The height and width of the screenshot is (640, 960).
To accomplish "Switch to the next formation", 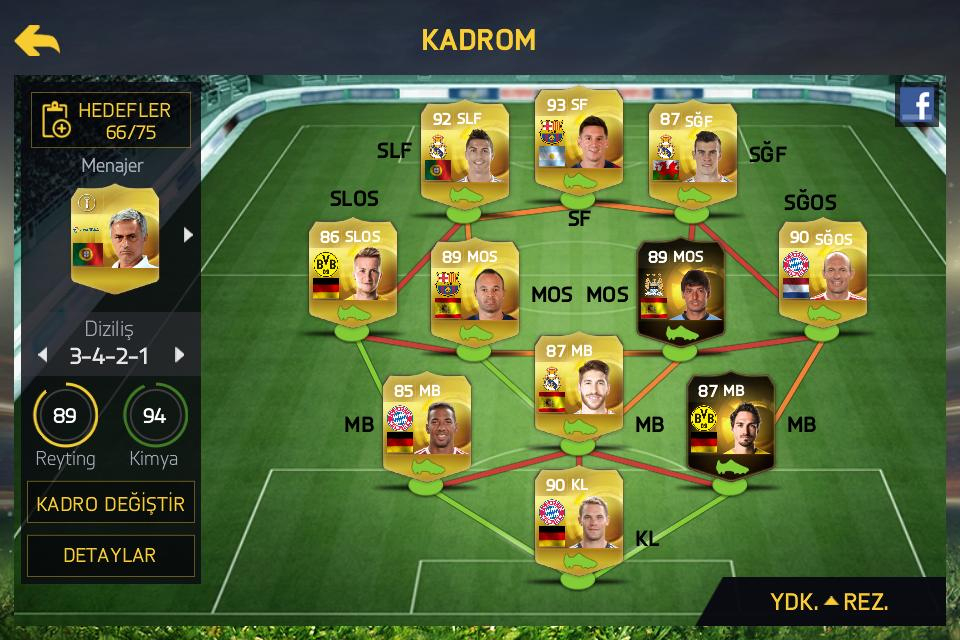I will tap(180, 355).
